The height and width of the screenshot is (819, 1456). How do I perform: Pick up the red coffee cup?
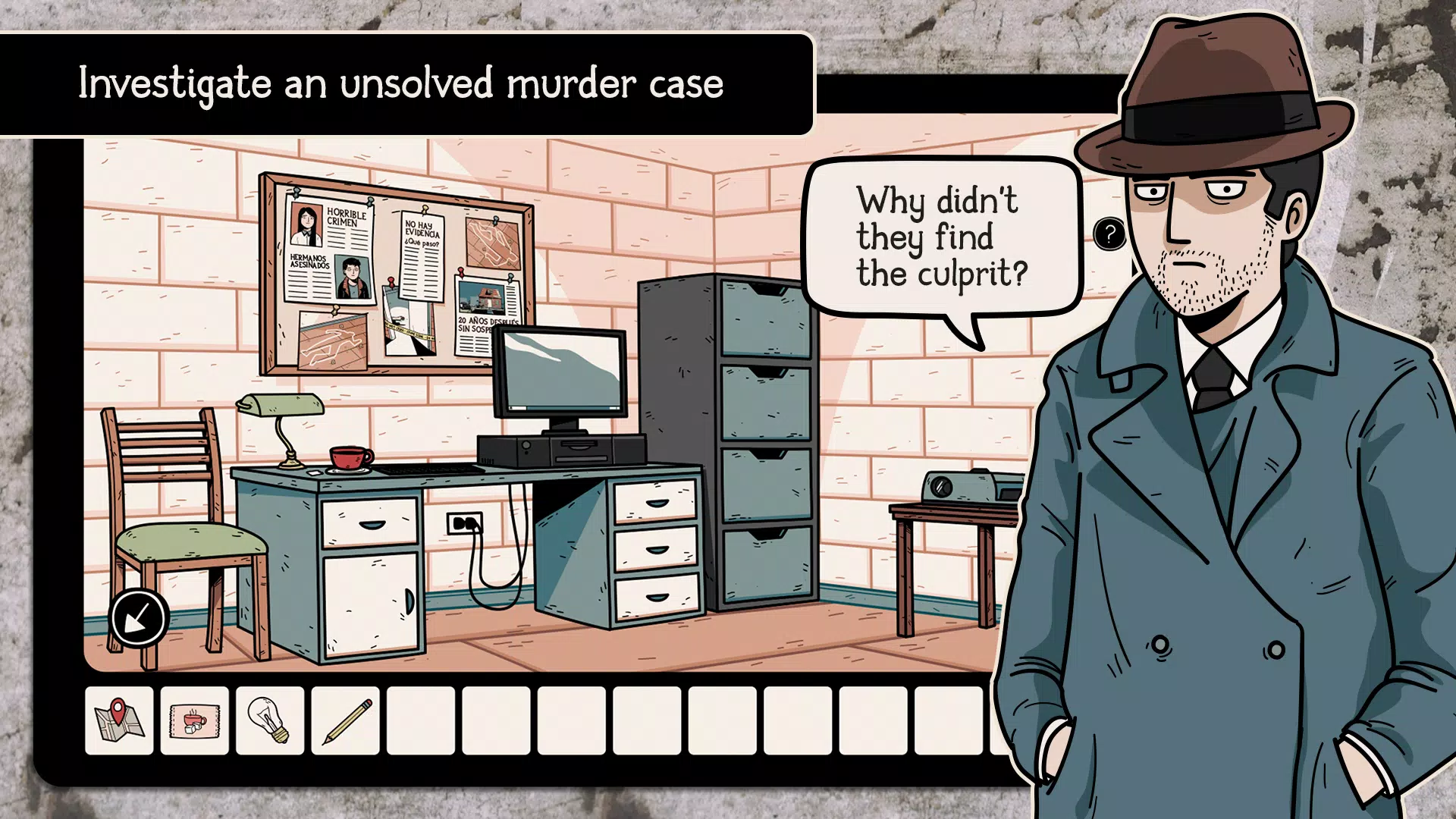click(x=347, y=458)
